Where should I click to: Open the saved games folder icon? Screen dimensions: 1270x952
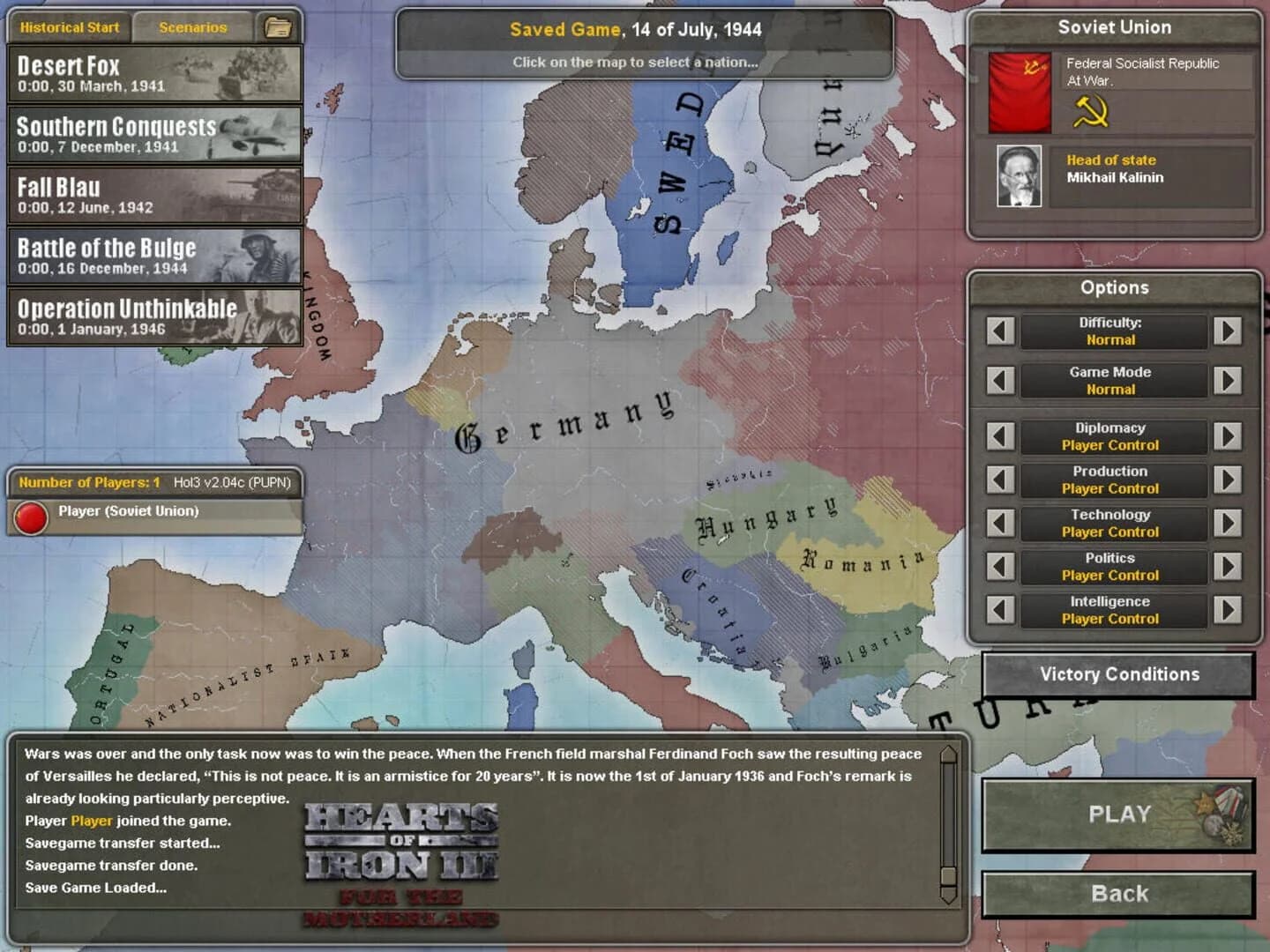pyautogui.click(x=277, y=26)
